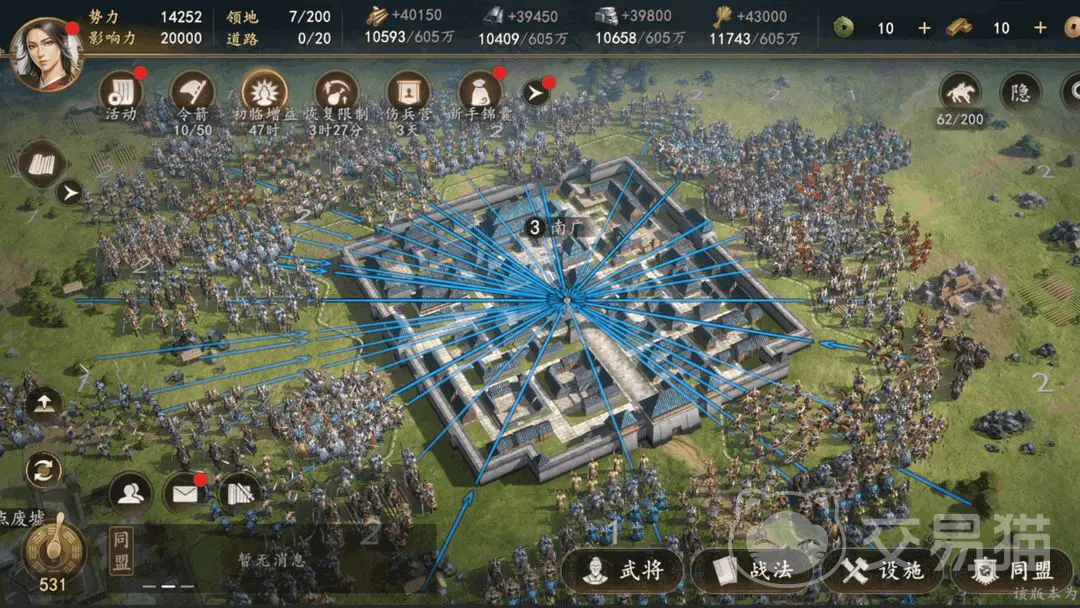The image size is (1080, 608).
Task: Open the 设施 facilities menu
Action: coord(883,570)
